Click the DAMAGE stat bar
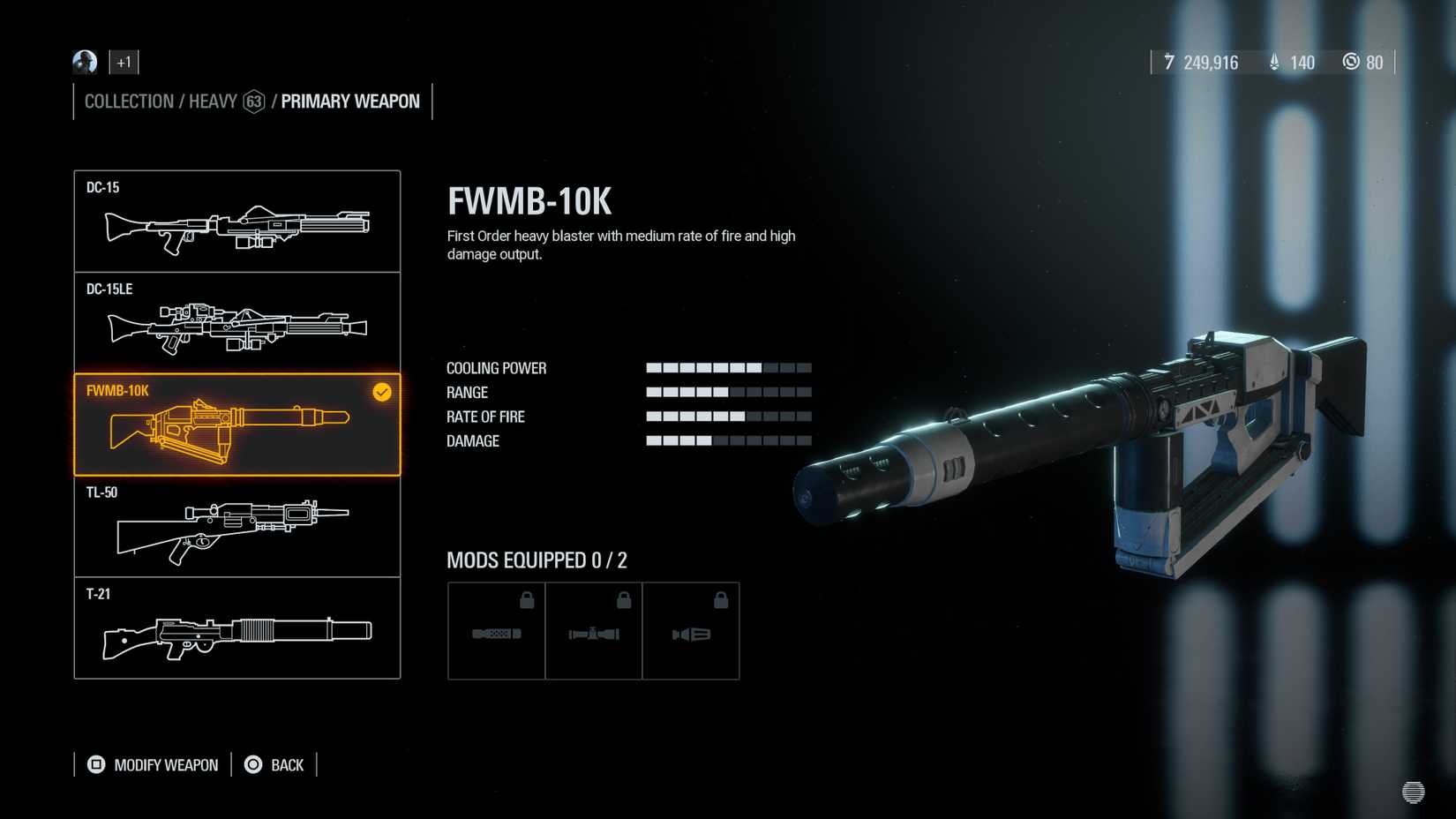1456x819 pixels. click(728, 440)
